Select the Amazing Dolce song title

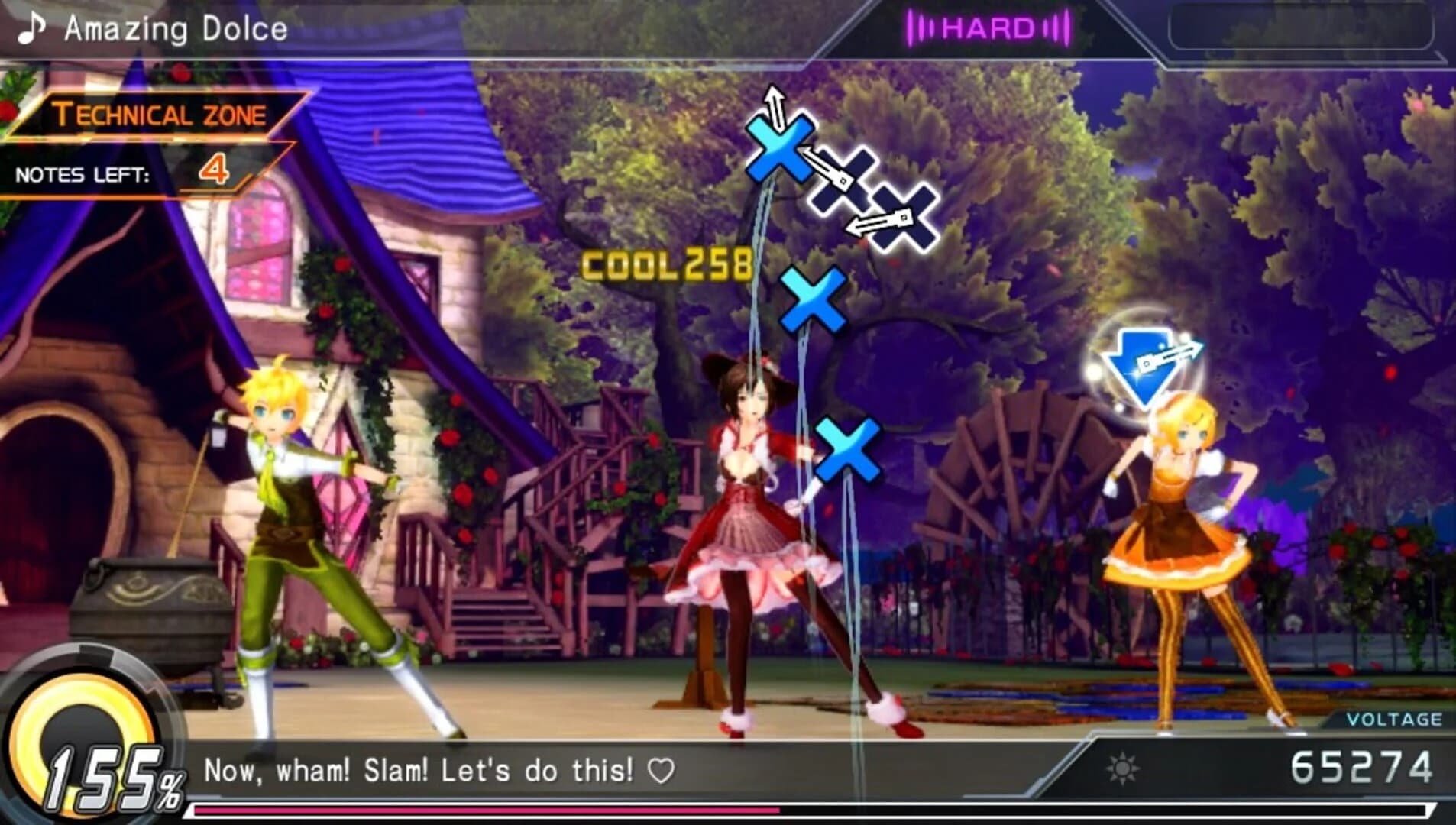point(176,29)
